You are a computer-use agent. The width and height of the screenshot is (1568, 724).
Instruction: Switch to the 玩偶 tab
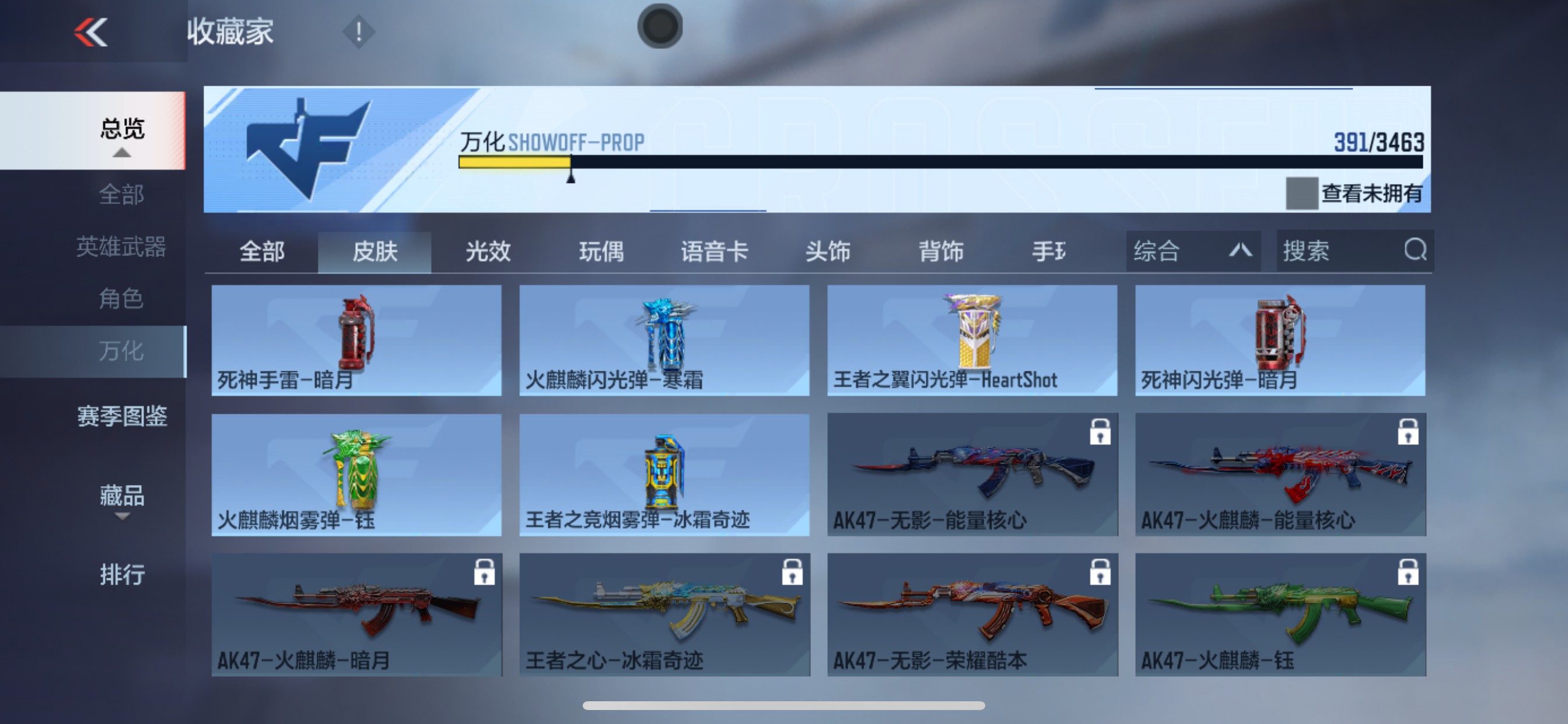603,252
